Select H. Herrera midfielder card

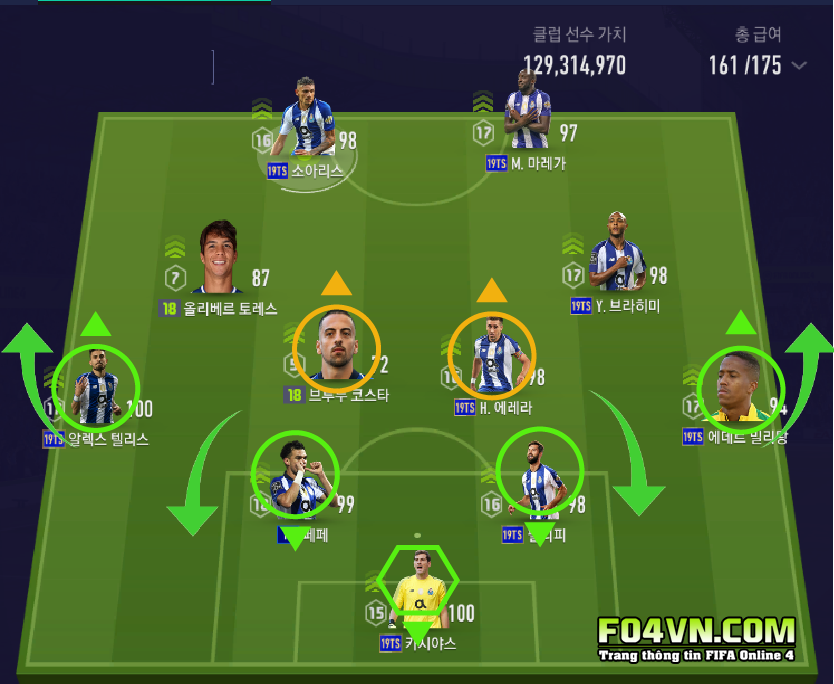492,354
